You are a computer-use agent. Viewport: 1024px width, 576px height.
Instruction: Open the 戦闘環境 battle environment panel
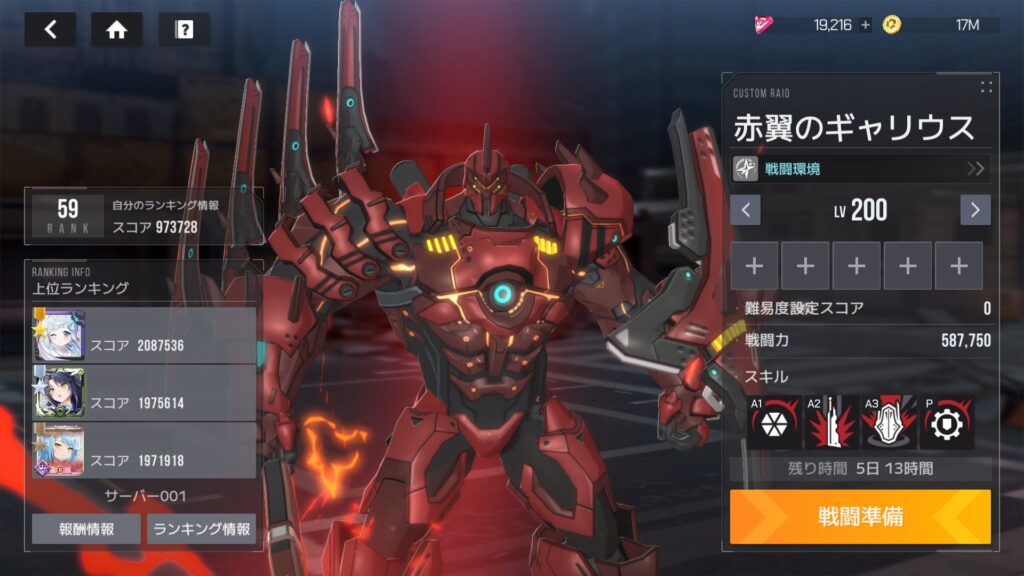pos(860,168)
